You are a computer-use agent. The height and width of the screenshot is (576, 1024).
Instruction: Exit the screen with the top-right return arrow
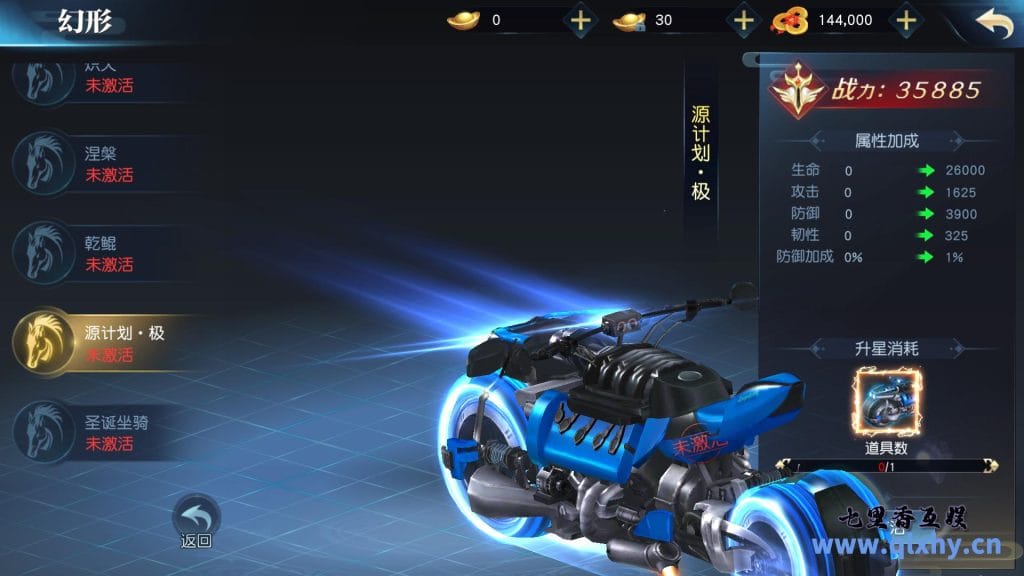(x=993, y=23)
